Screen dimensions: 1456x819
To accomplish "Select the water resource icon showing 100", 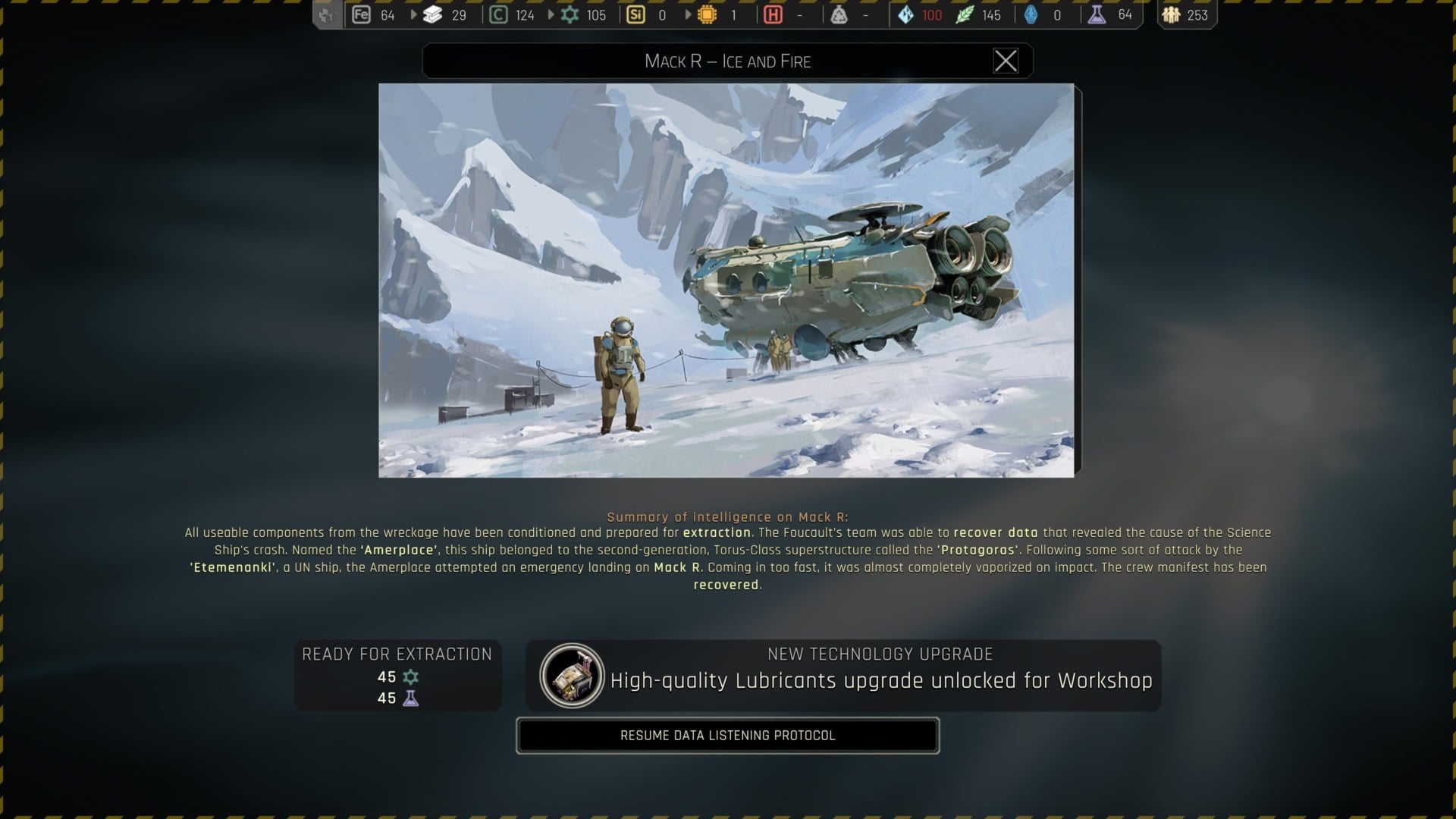I will tap(905, 14).
